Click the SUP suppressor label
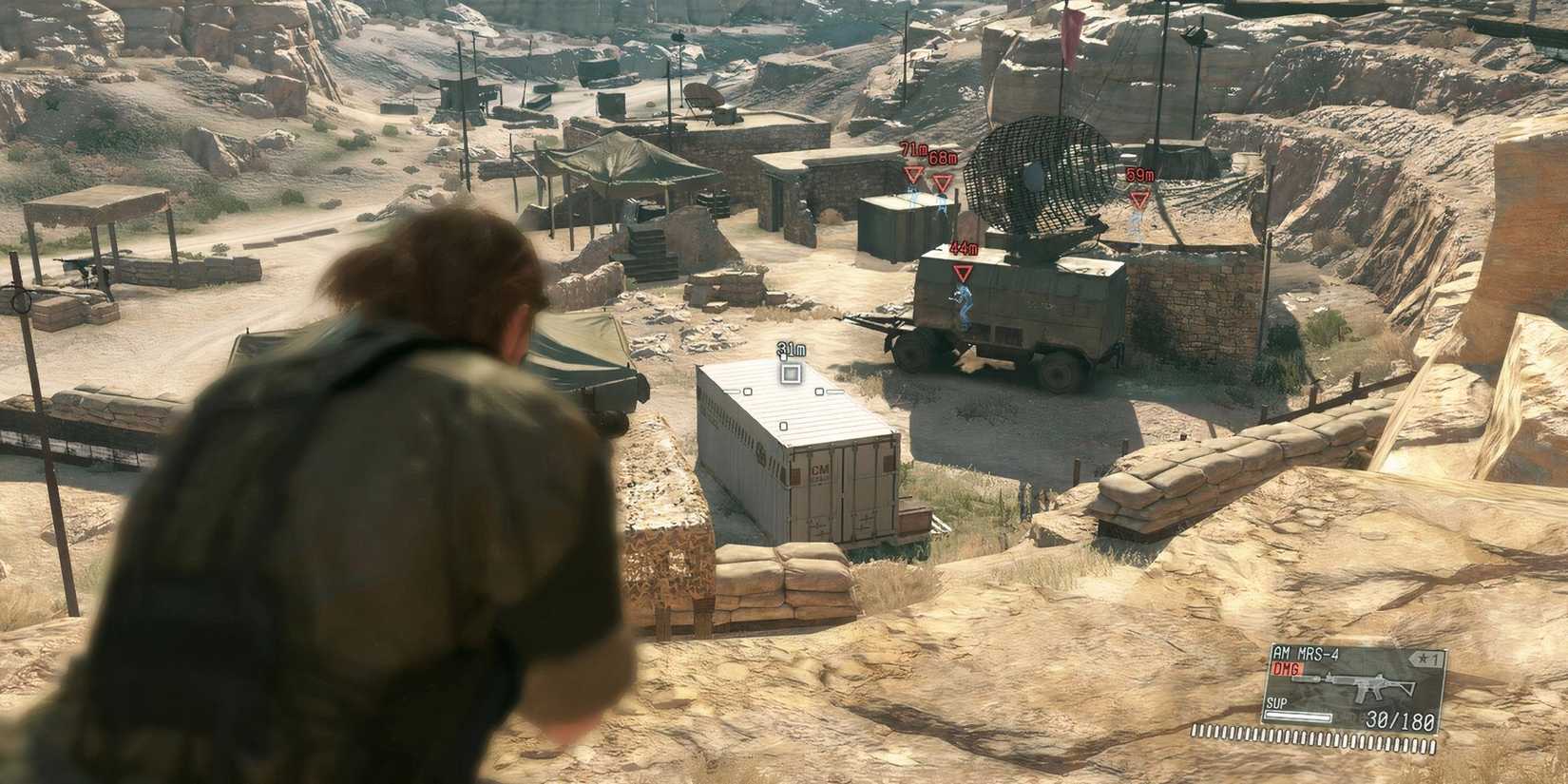This screenshot has width=1568, height=784. 1276,703
